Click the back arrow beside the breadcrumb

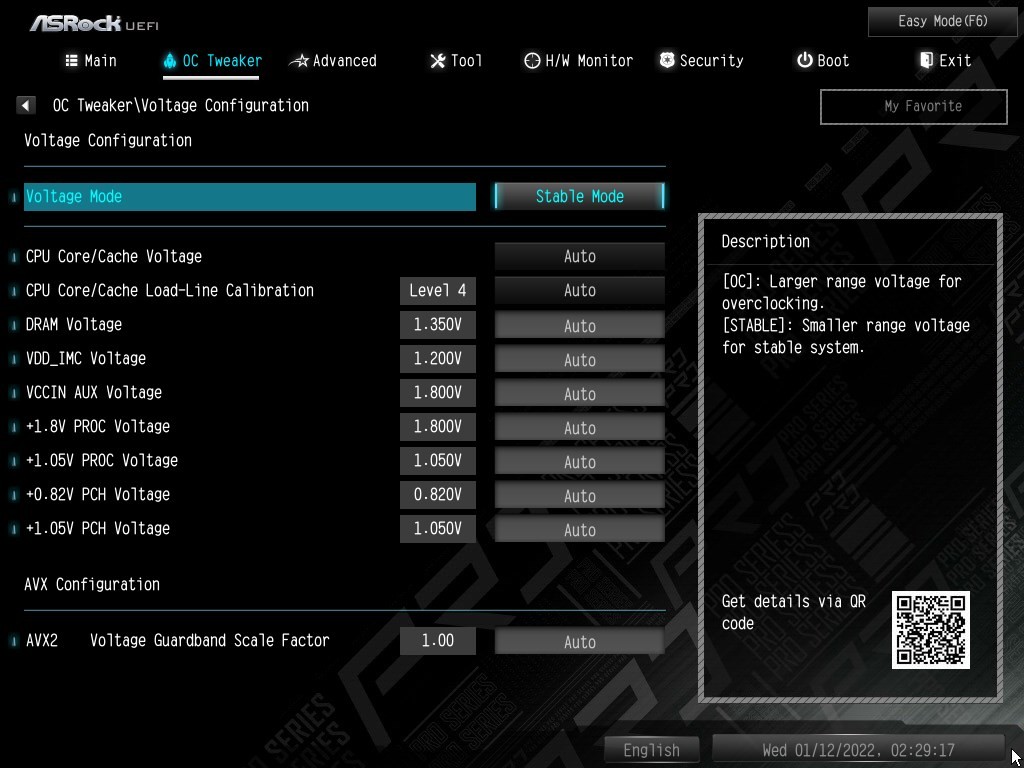click(x=27, y=105)
